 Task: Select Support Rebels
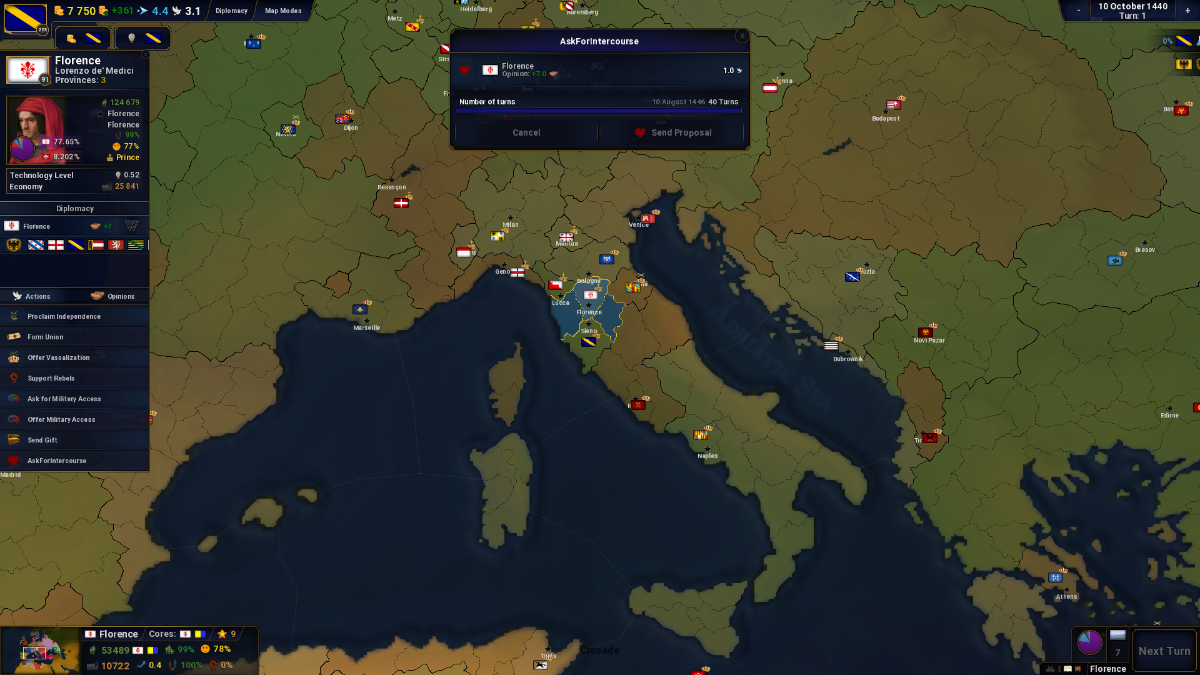click(51, 378)
